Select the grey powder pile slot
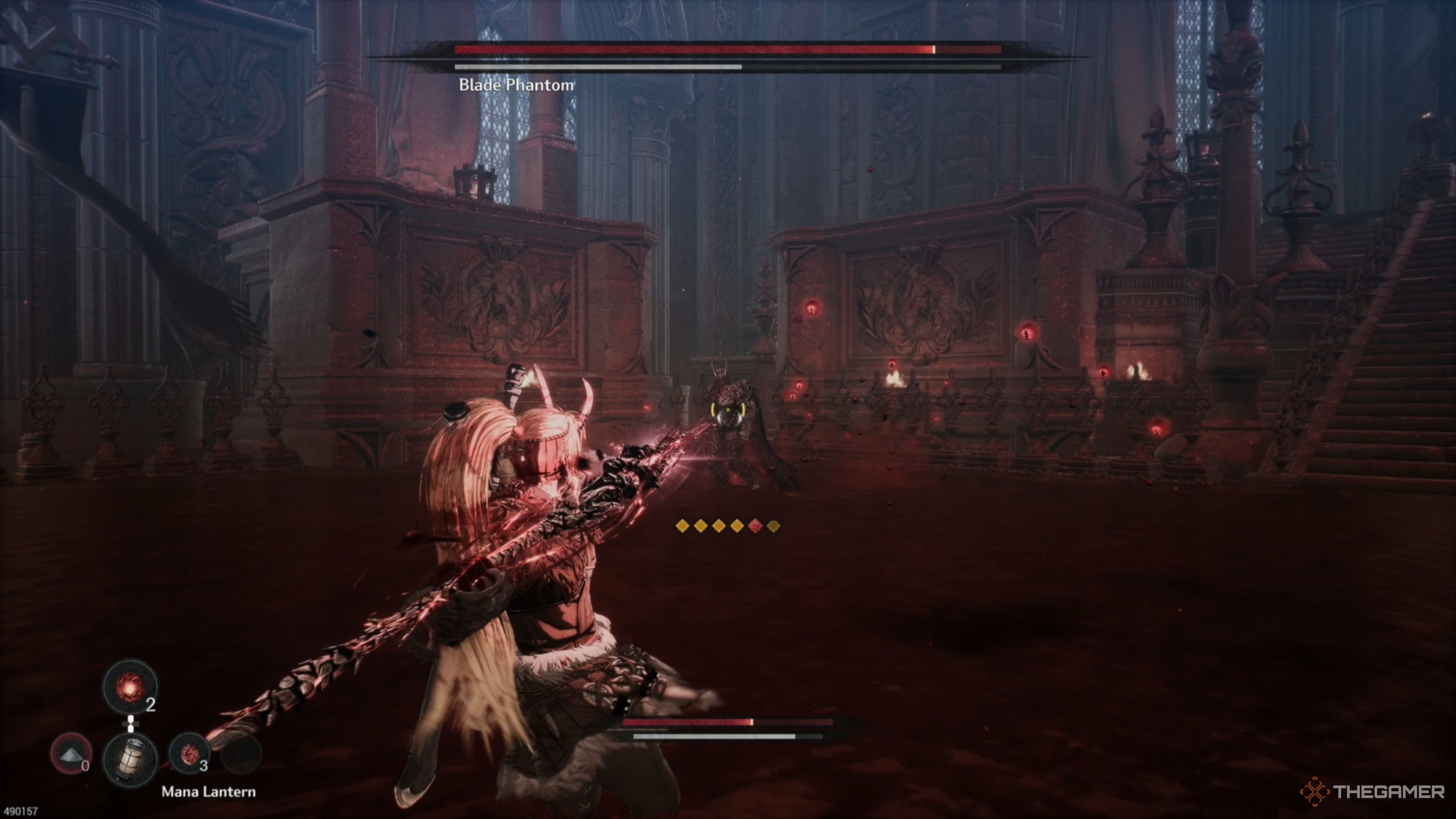Image resolution: width=1456 pixels, height=819 pixels. tap(71, 753)
